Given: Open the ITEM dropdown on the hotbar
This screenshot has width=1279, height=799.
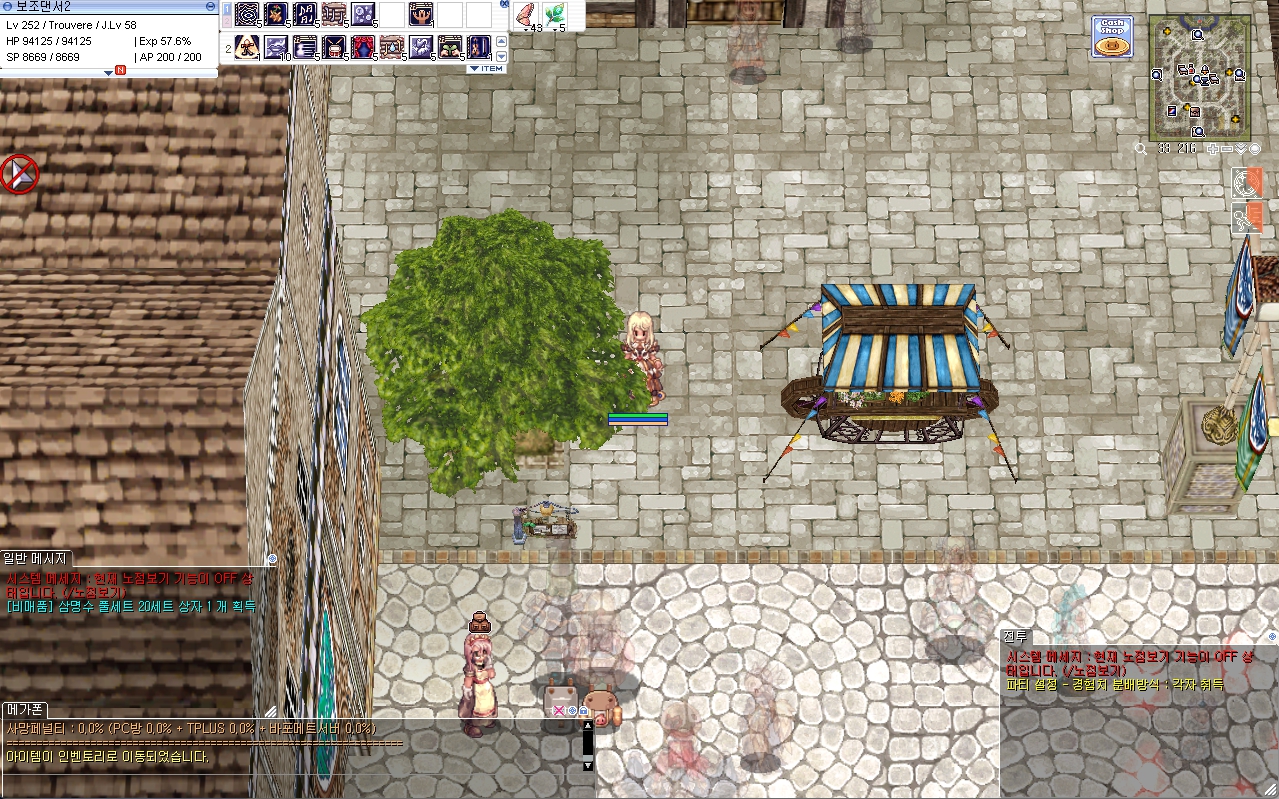Looking at the screenshot, I should click(486, 69).
